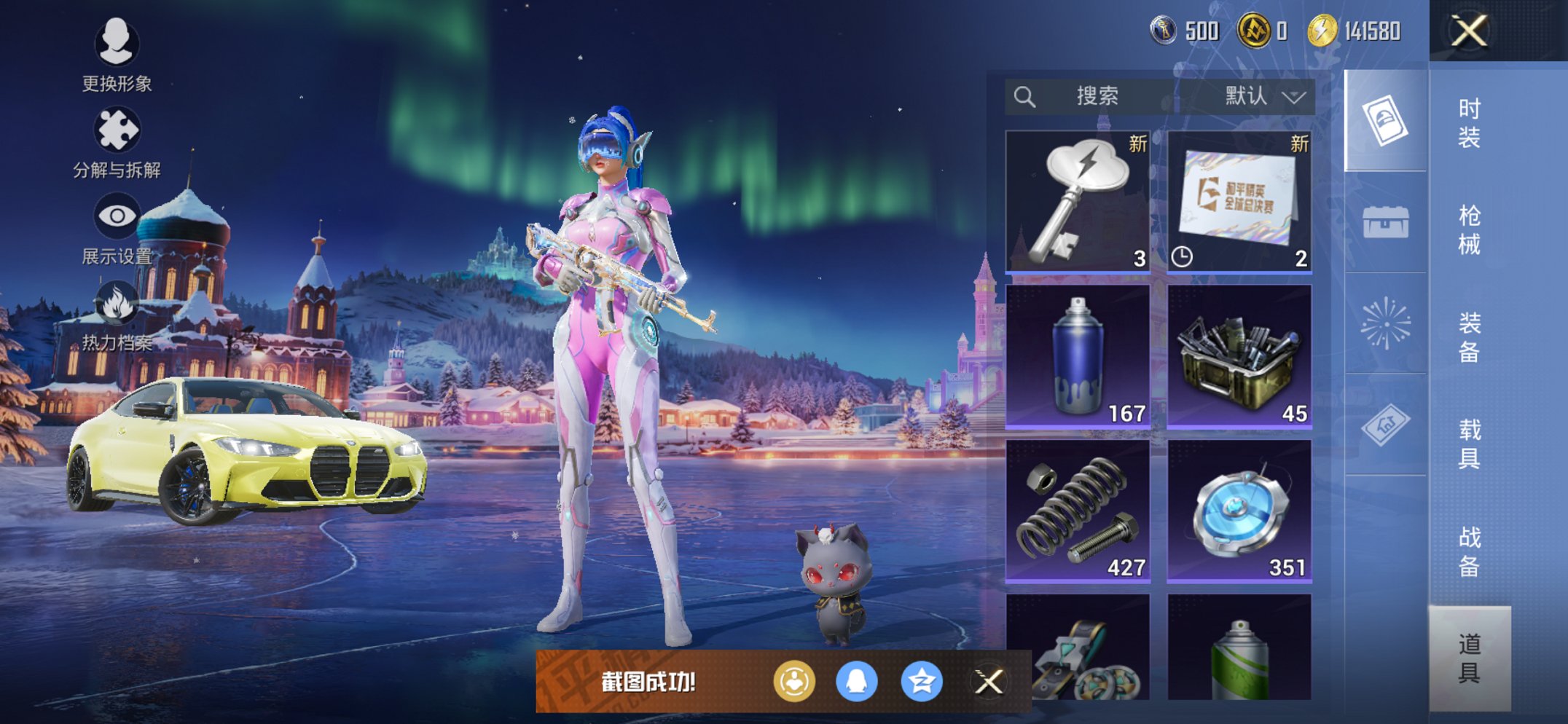
Task: Select the finals ticket card item
Action: pyautogui.click(x=1239, y=201)
